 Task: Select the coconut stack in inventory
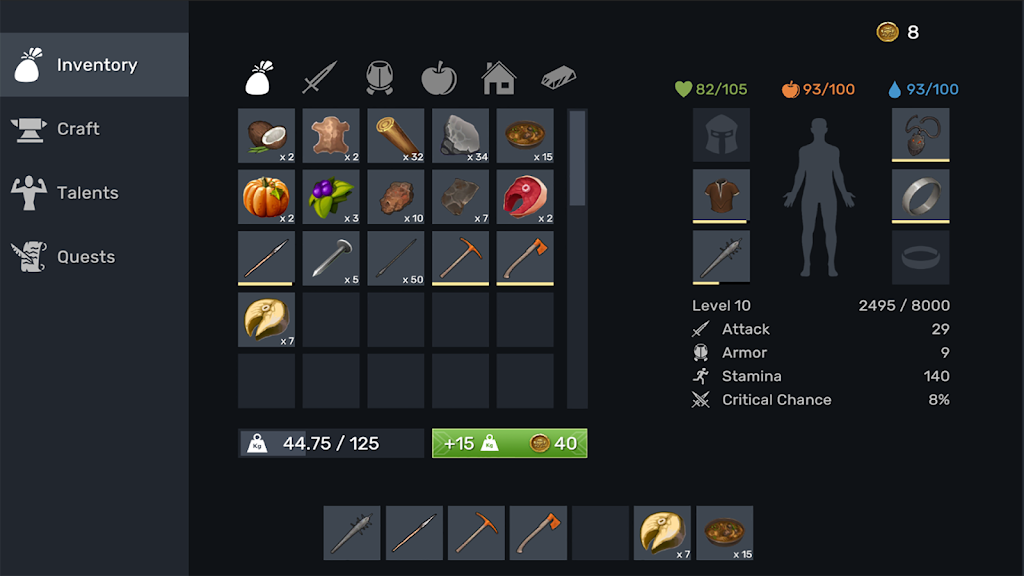(266, 136)
